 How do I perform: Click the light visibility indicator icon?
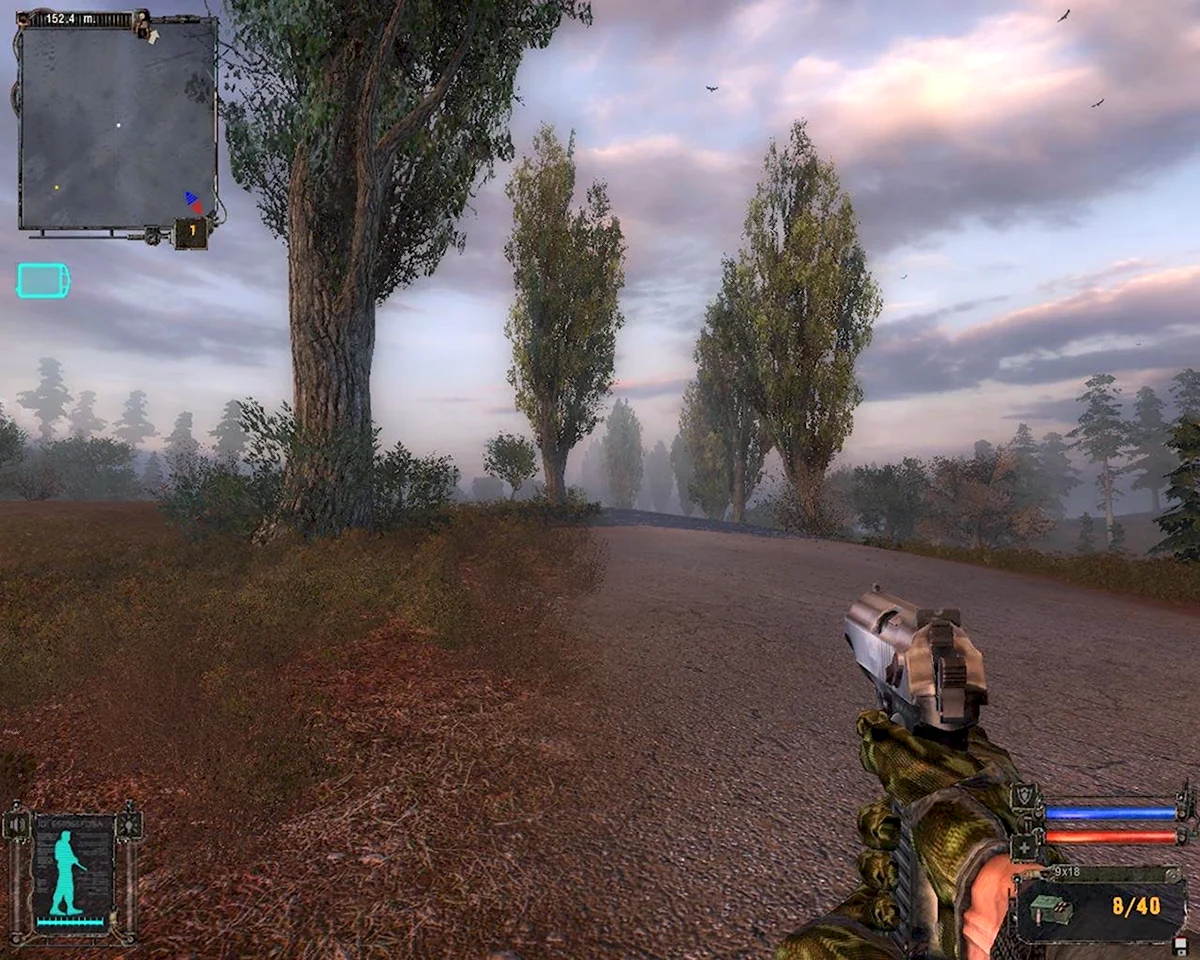(x=128, y=824)
